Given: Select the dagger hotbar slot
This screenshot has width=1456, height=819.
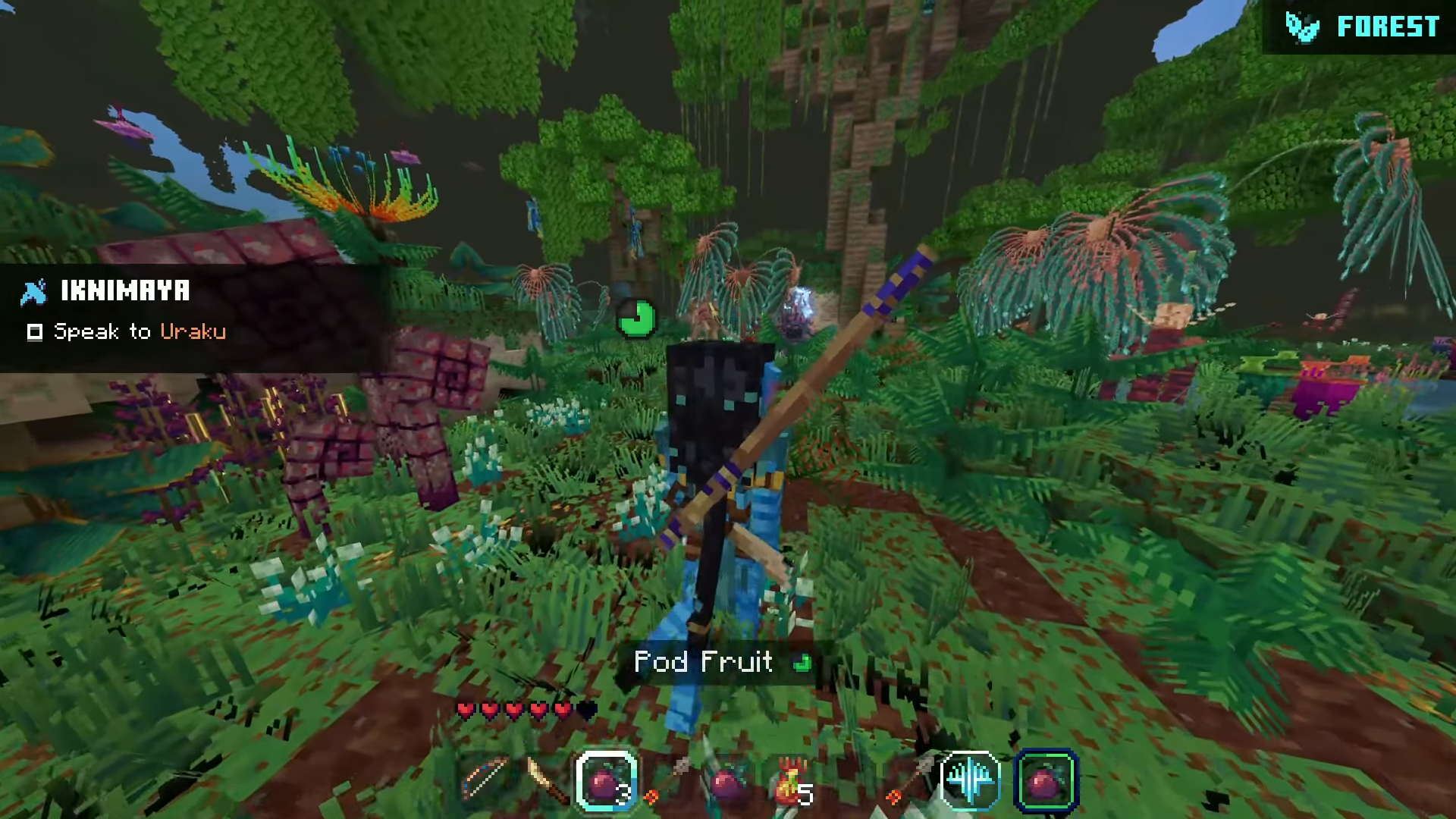Looking at the screenshot, I should (x=546, y=780).
